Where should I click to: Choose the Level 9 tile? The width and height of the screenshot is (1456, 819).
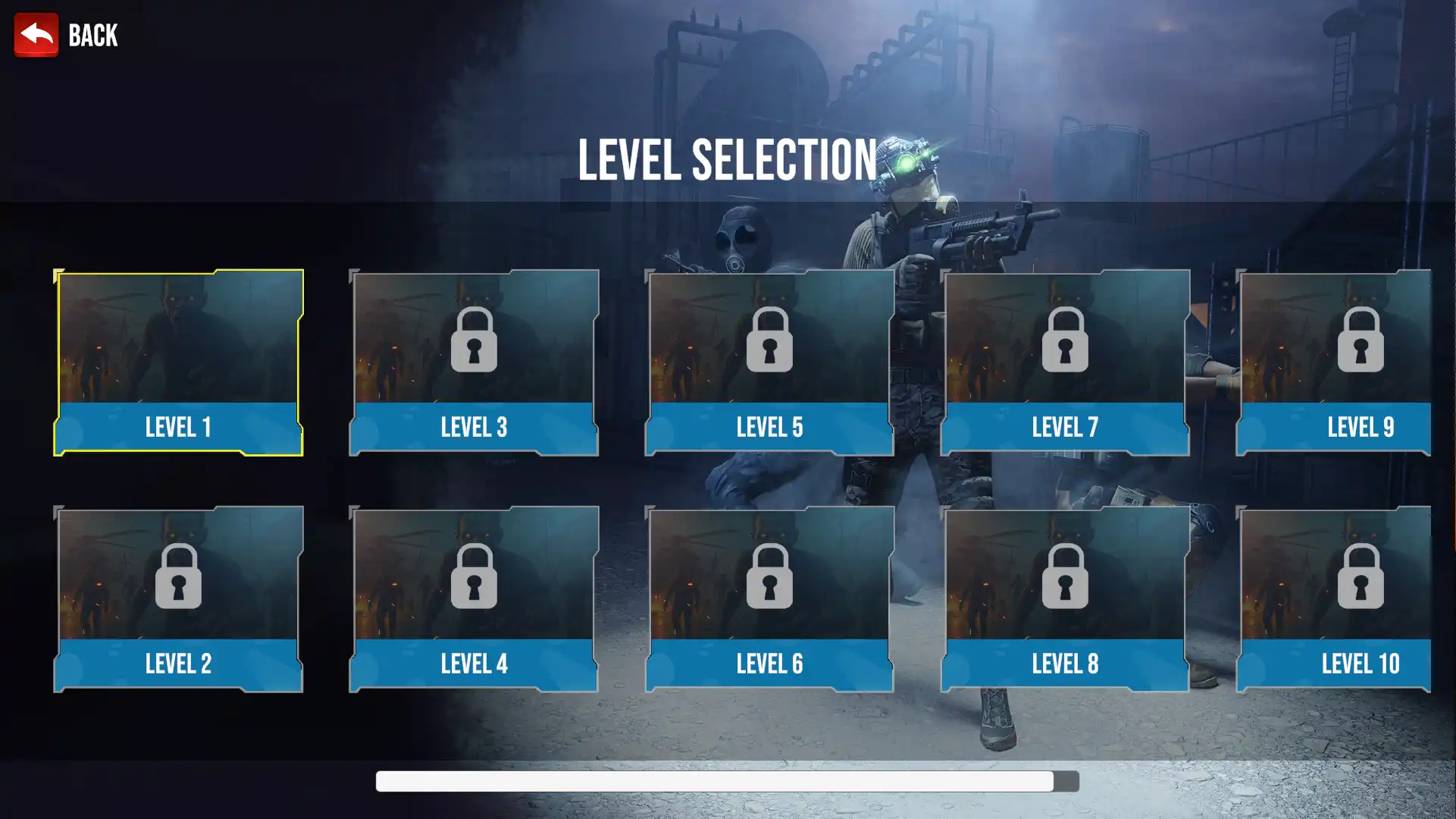pyautogui.click(x=1334, y=362)
